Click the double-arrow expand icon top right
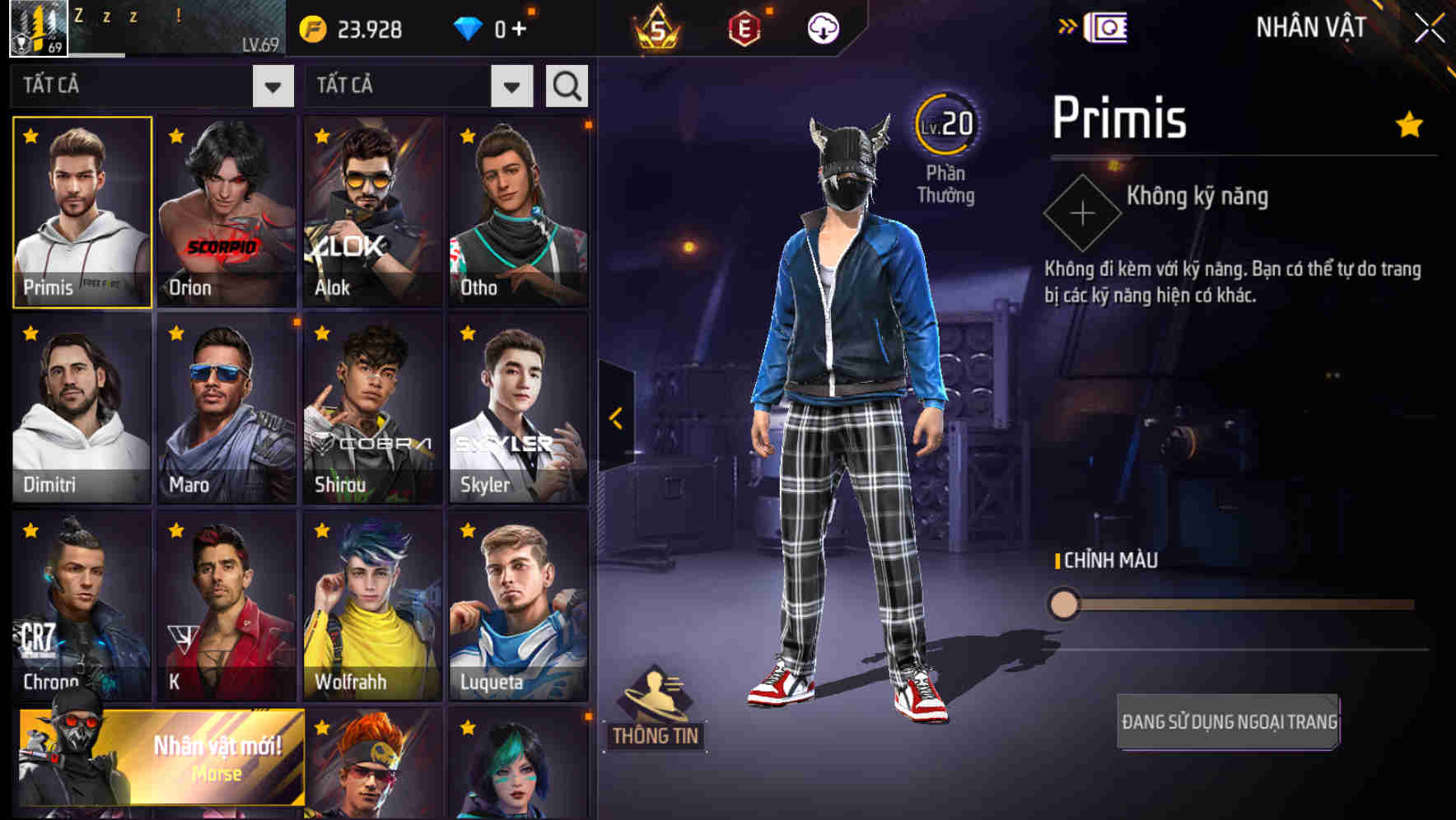This screenshot has width=1456, height=820. click(x=1066, y=25)
